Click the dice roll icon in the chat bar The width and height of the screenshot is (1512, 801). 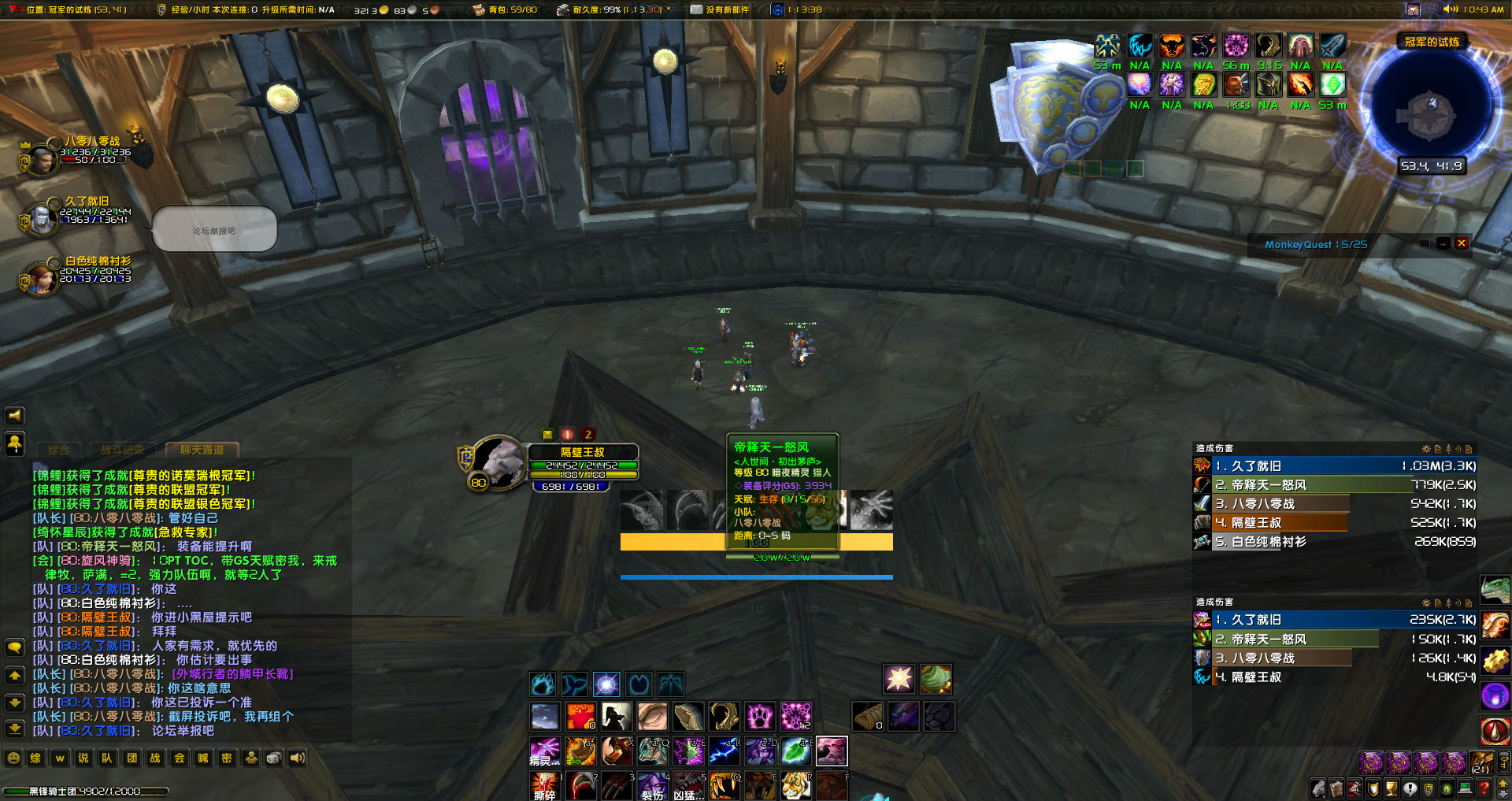(273, 758)
